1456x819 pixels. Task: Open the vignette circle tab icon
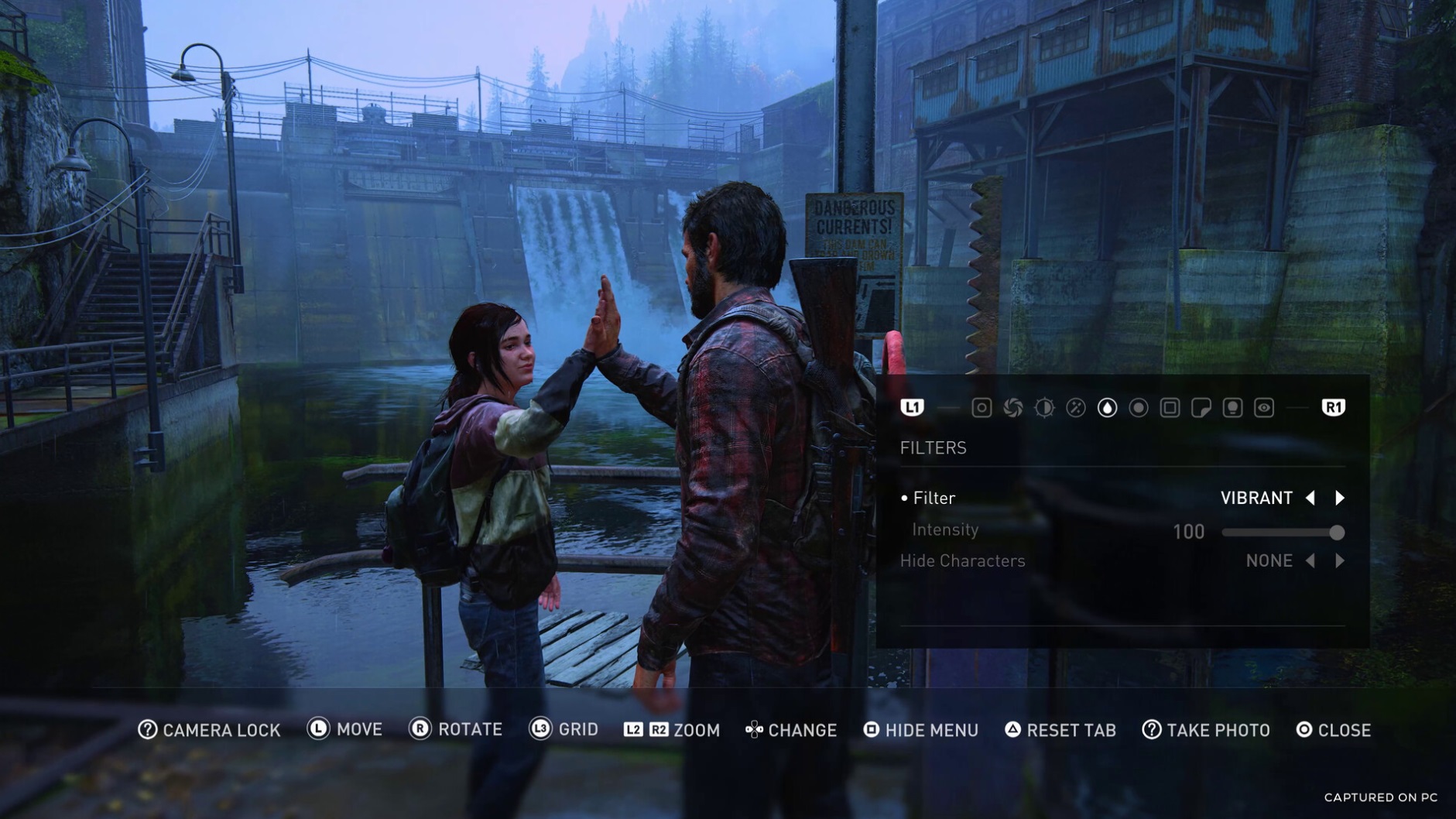(1138, 408)
